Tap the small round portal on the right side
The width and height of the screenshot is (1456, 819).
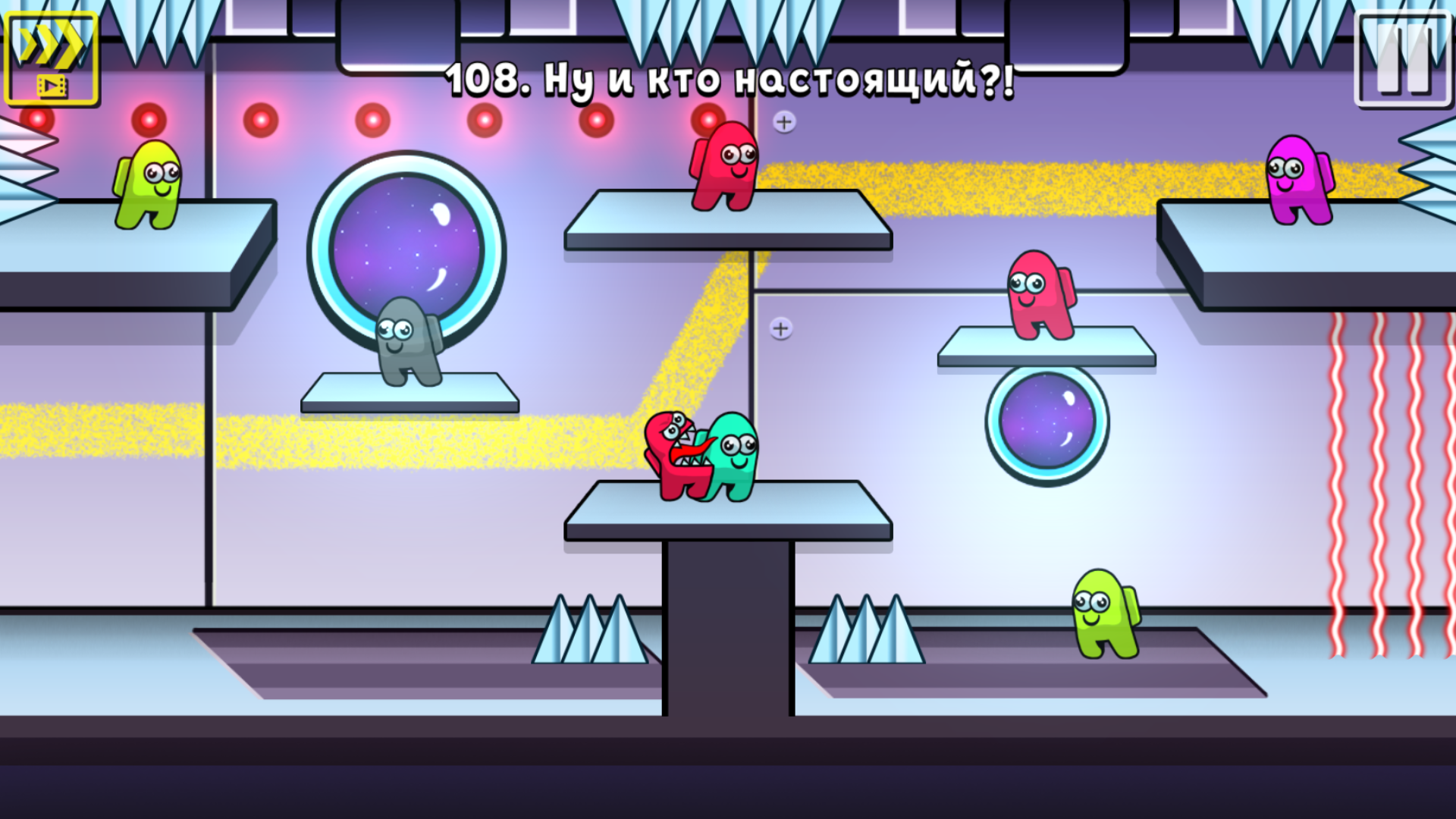pos(1046,422)
